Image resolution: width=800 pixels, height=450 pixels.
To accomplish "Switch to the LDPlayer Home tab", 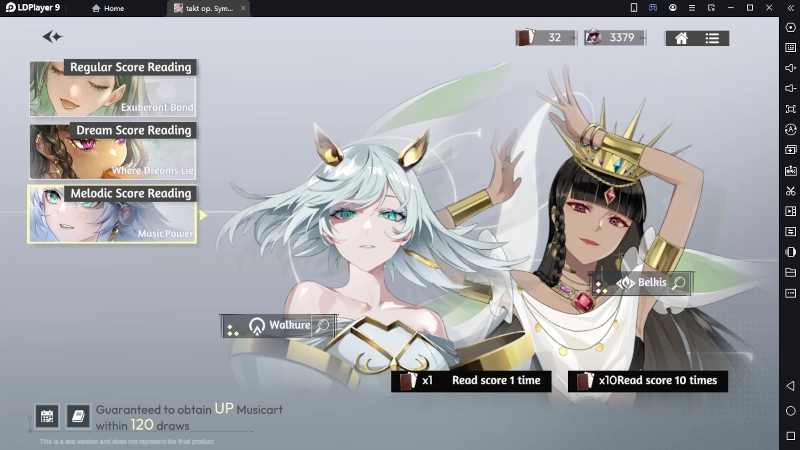I will 108,8.
